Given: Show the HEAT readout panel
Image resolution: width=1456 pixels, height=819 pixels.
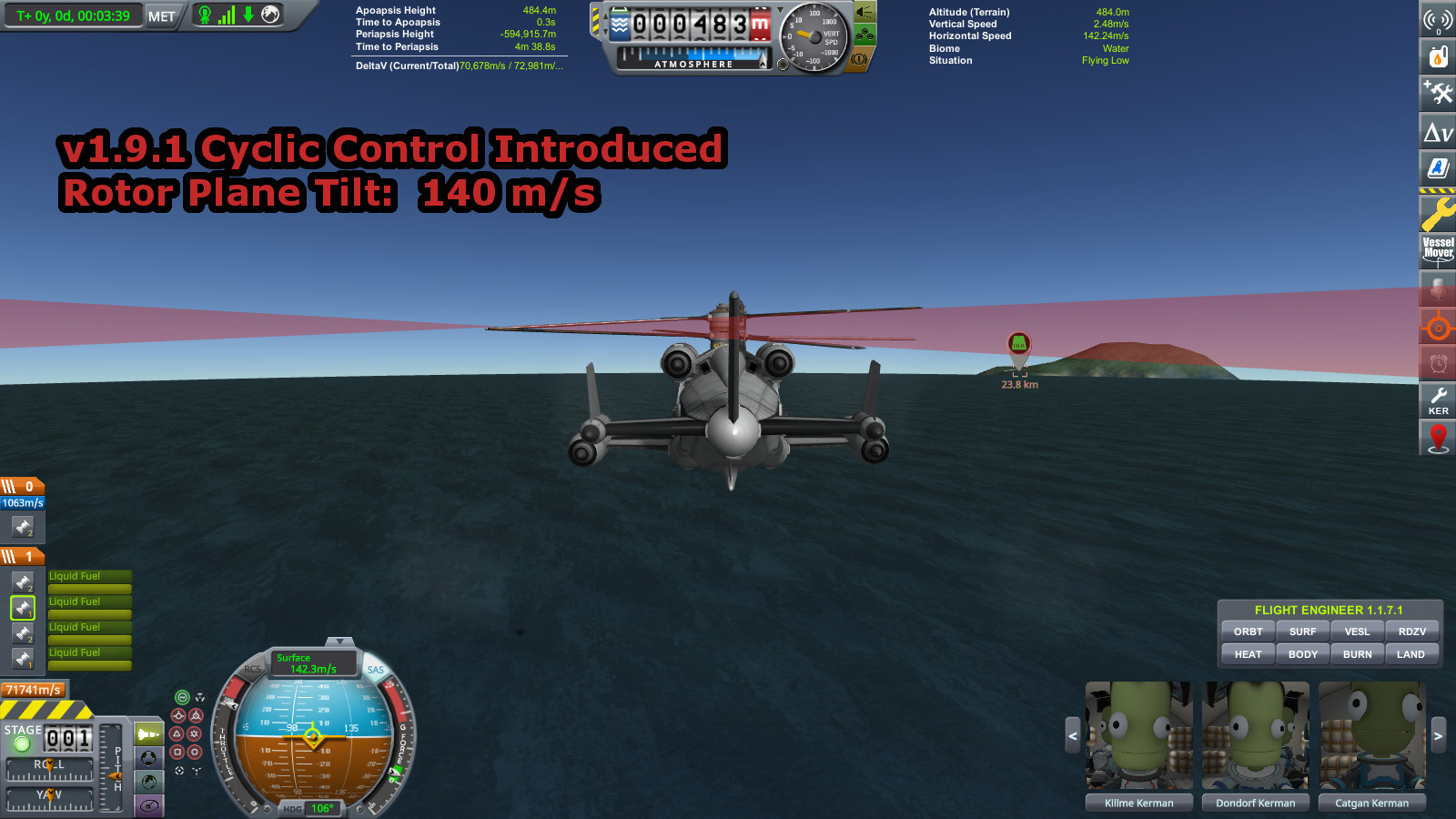Looking at the screenshot, I should pos(1248,654).
